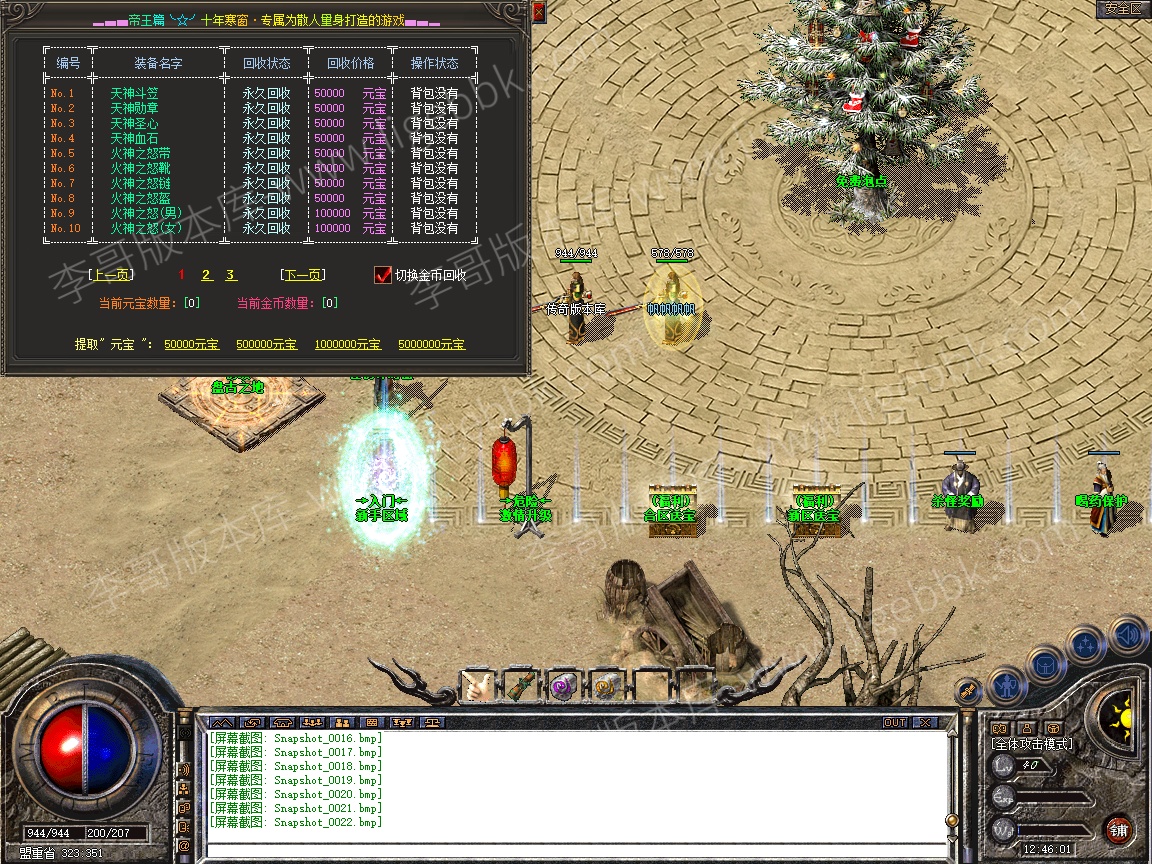
Task: Open the shop via red 铺 button
Action: click(x=1118, y=829)
